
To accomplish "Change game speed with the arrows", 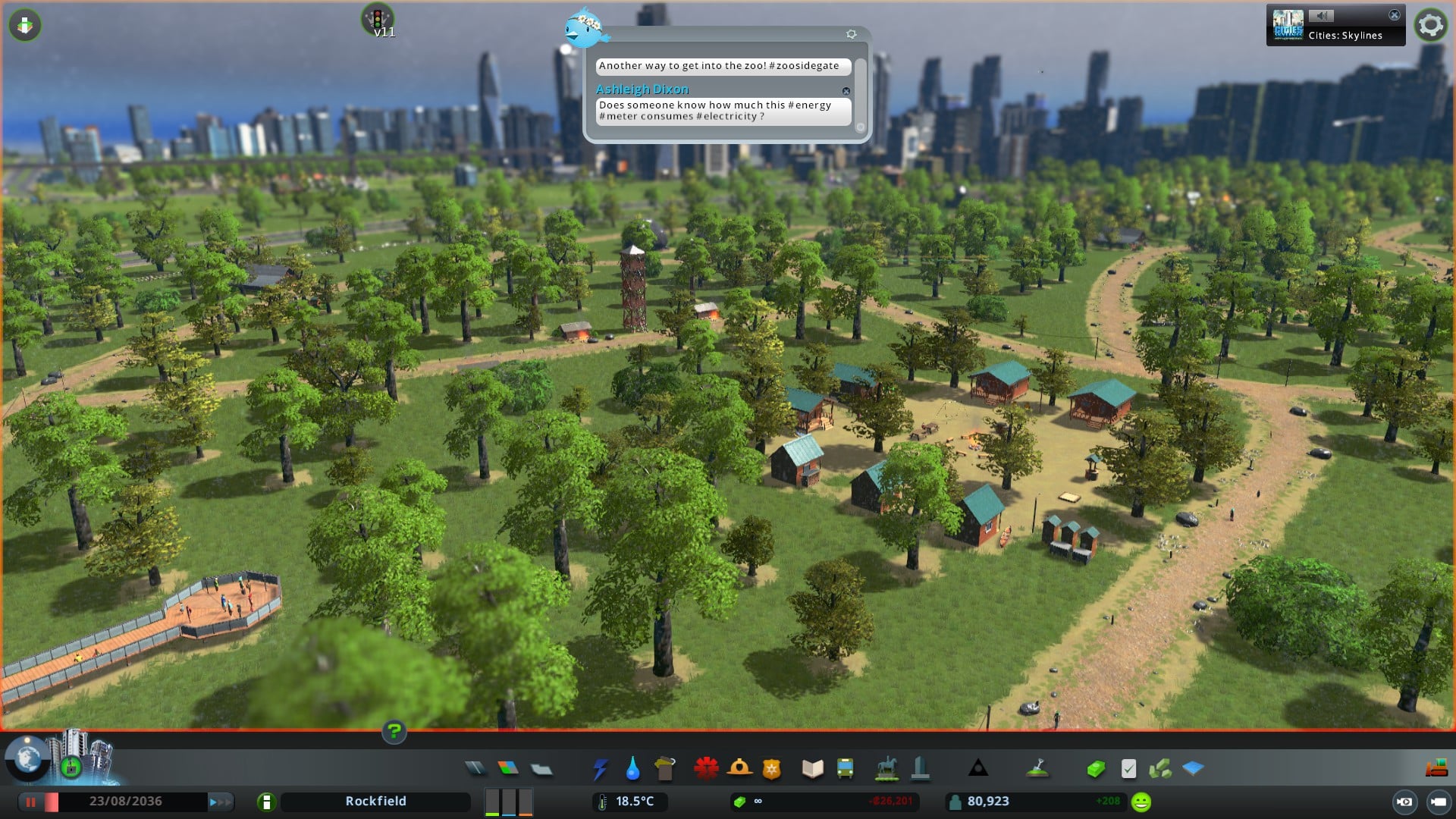I will [221, 802].
